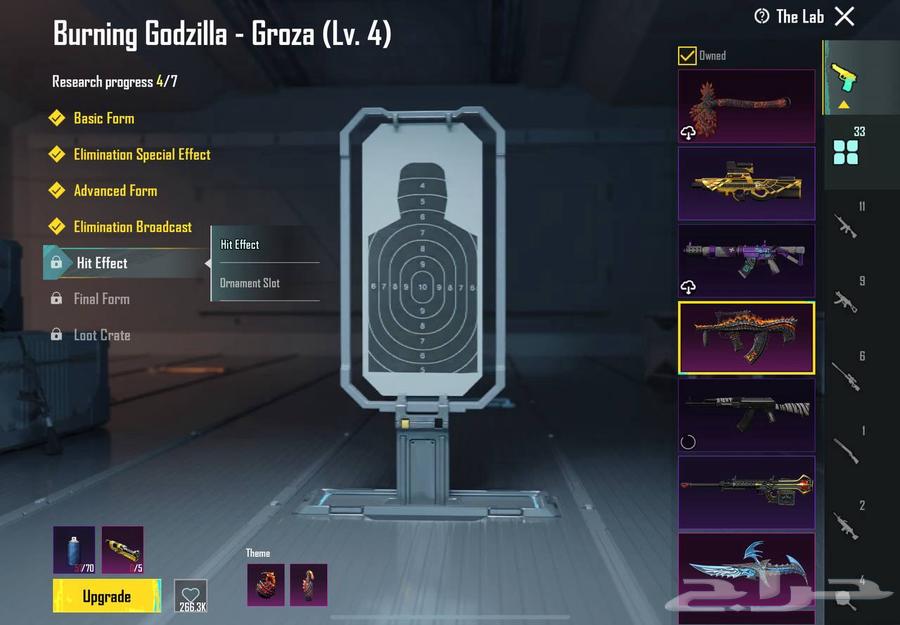Select the Basic Form research stage
This screenshot has height=625, width=900.
(x=103, y=118)
